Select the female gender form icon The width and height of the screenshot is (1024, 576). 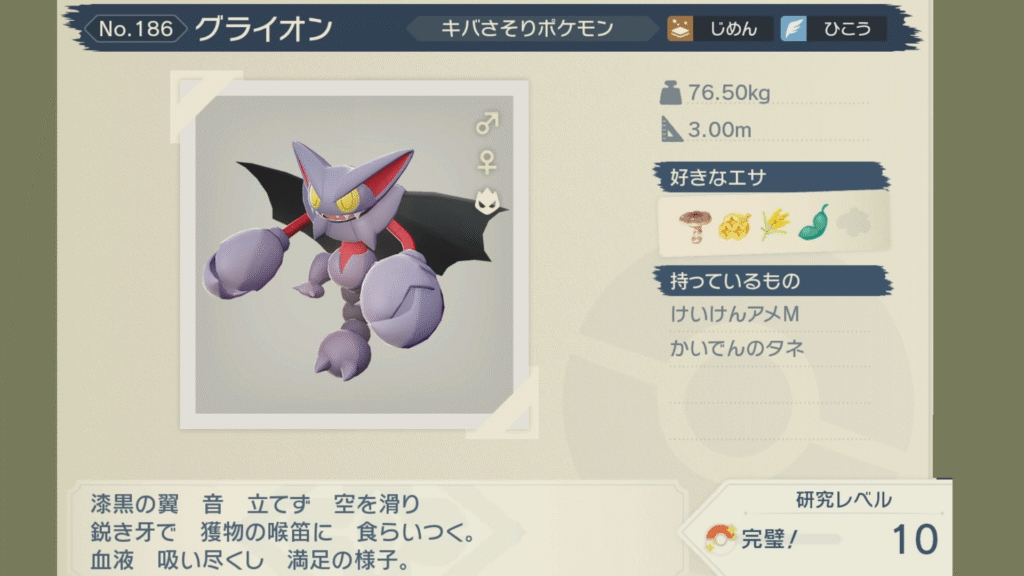click(487, 161)
